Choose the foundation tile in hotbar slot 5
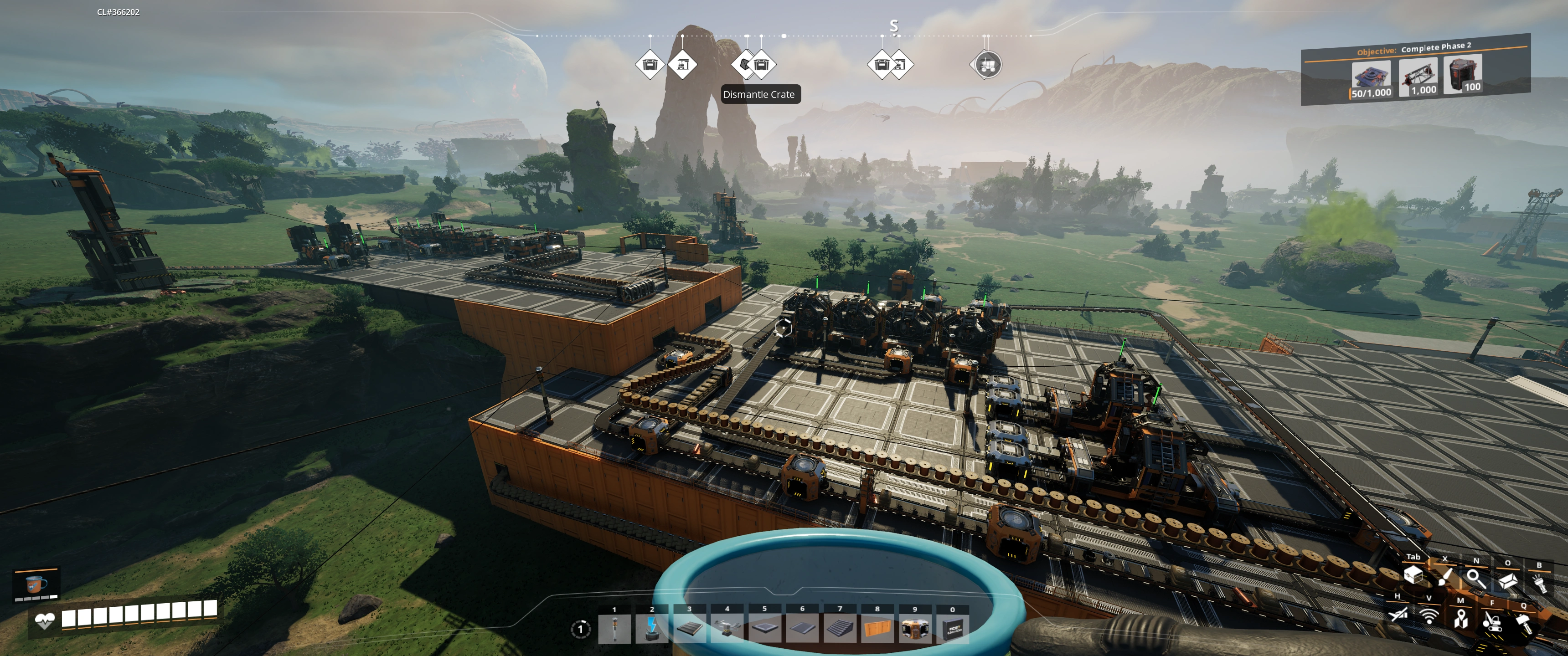 [x=764, y=628]
